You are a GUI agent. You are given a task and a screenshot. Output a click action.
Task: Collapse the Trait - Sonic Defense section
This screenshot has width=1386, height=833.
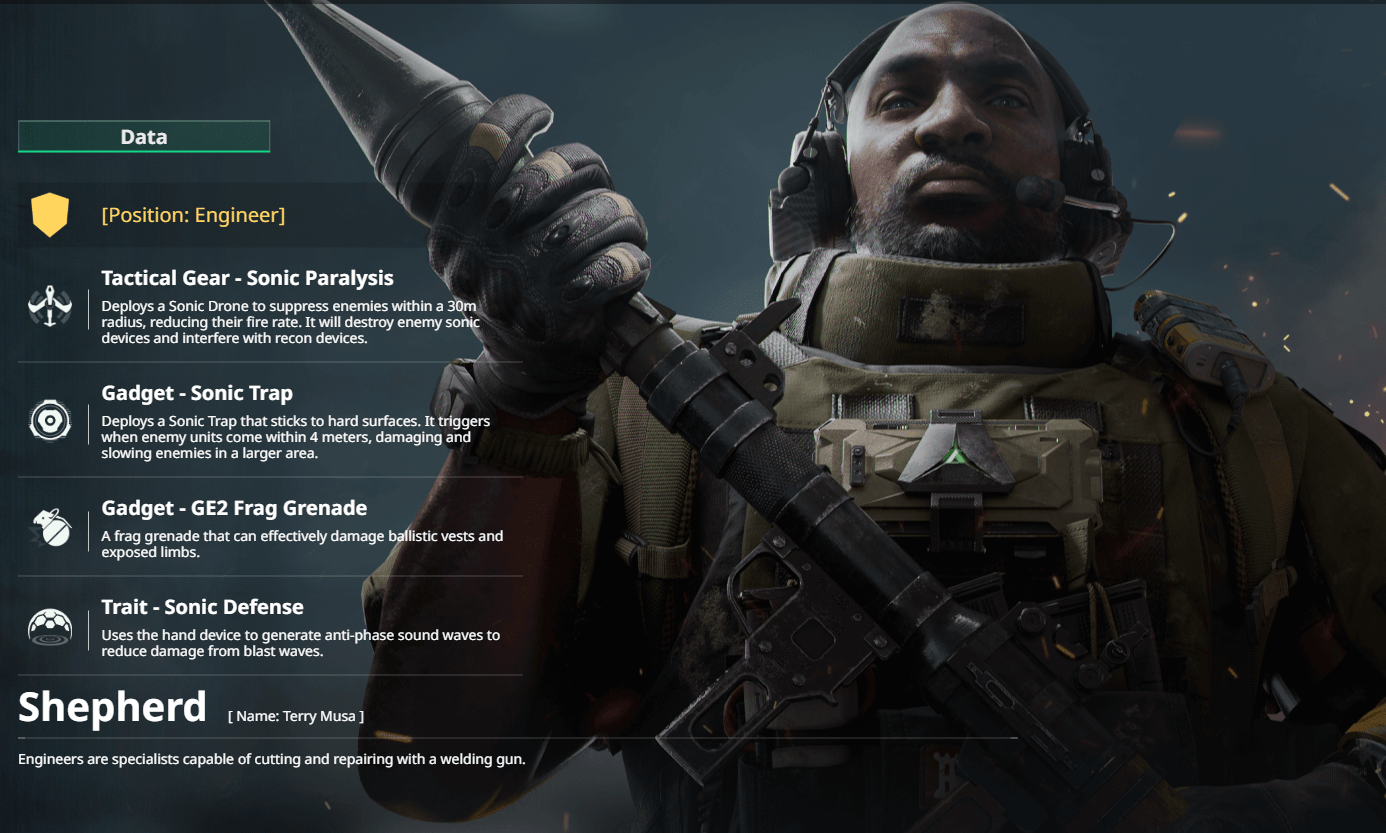click(202, 606)
